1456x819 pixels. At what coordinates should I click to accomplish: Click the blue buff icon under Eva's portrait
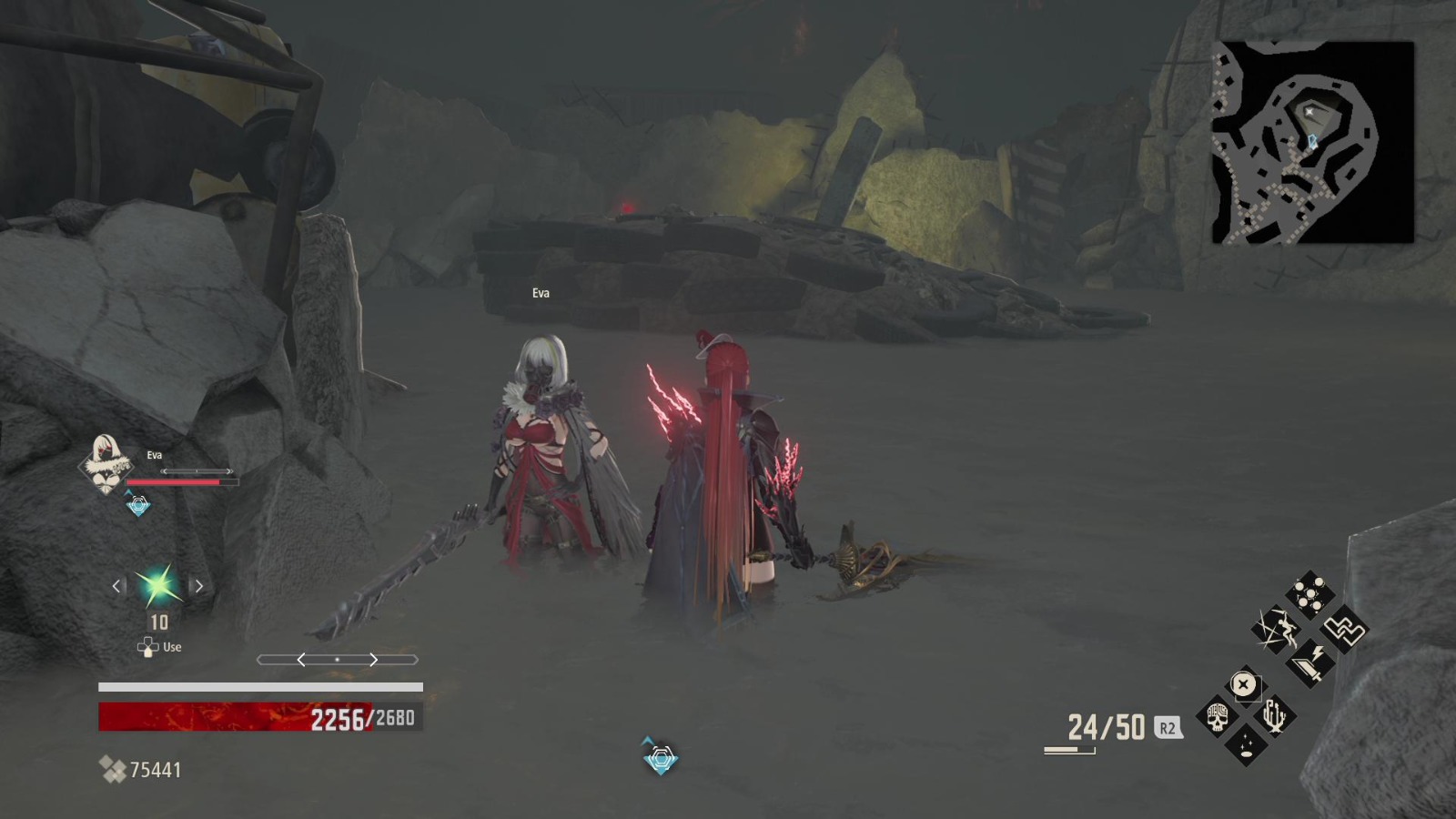pyautogui.click(x=138, y=506)
